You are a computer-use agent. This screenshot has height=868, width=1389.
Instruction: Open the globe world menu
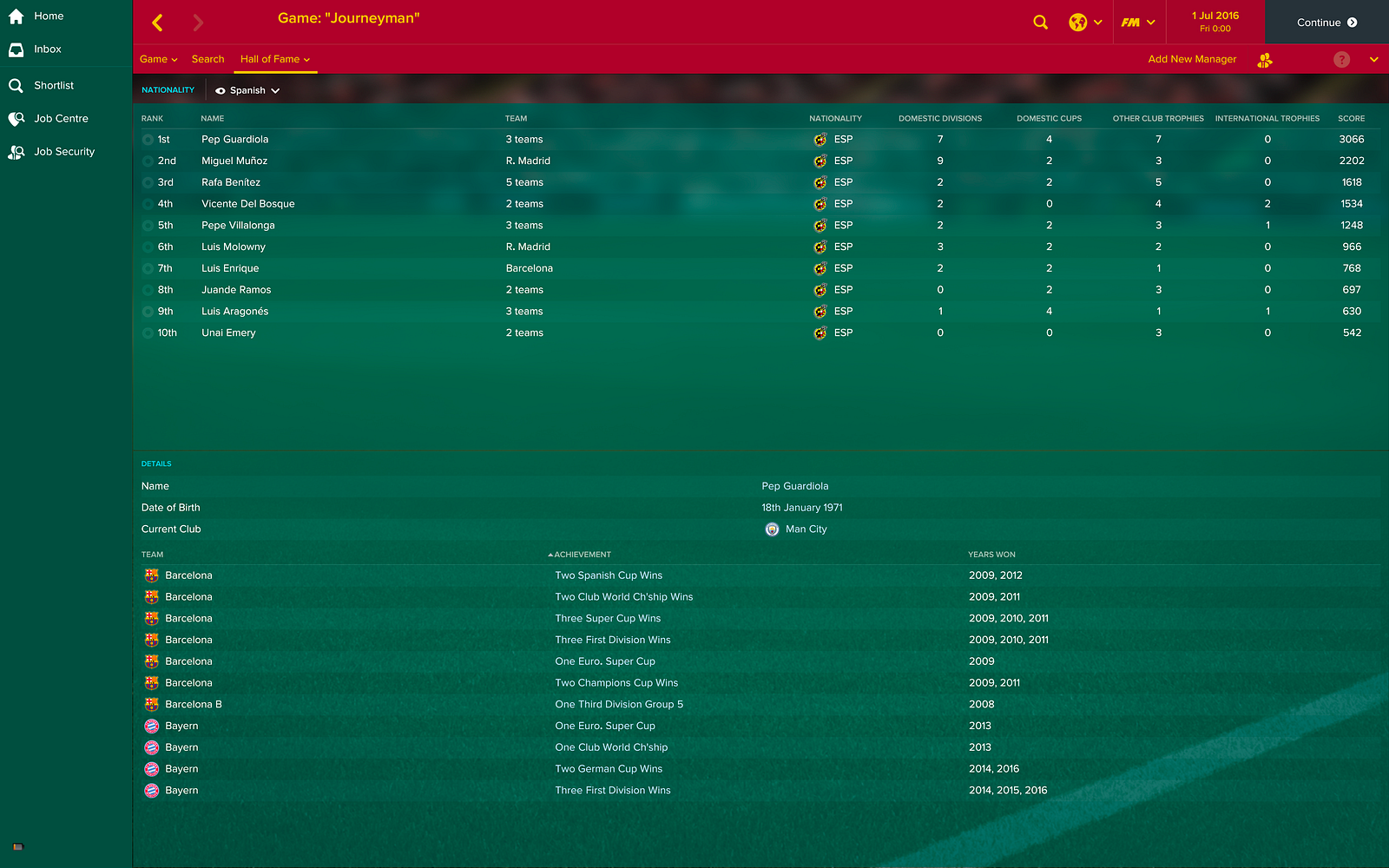[1084, 23]
